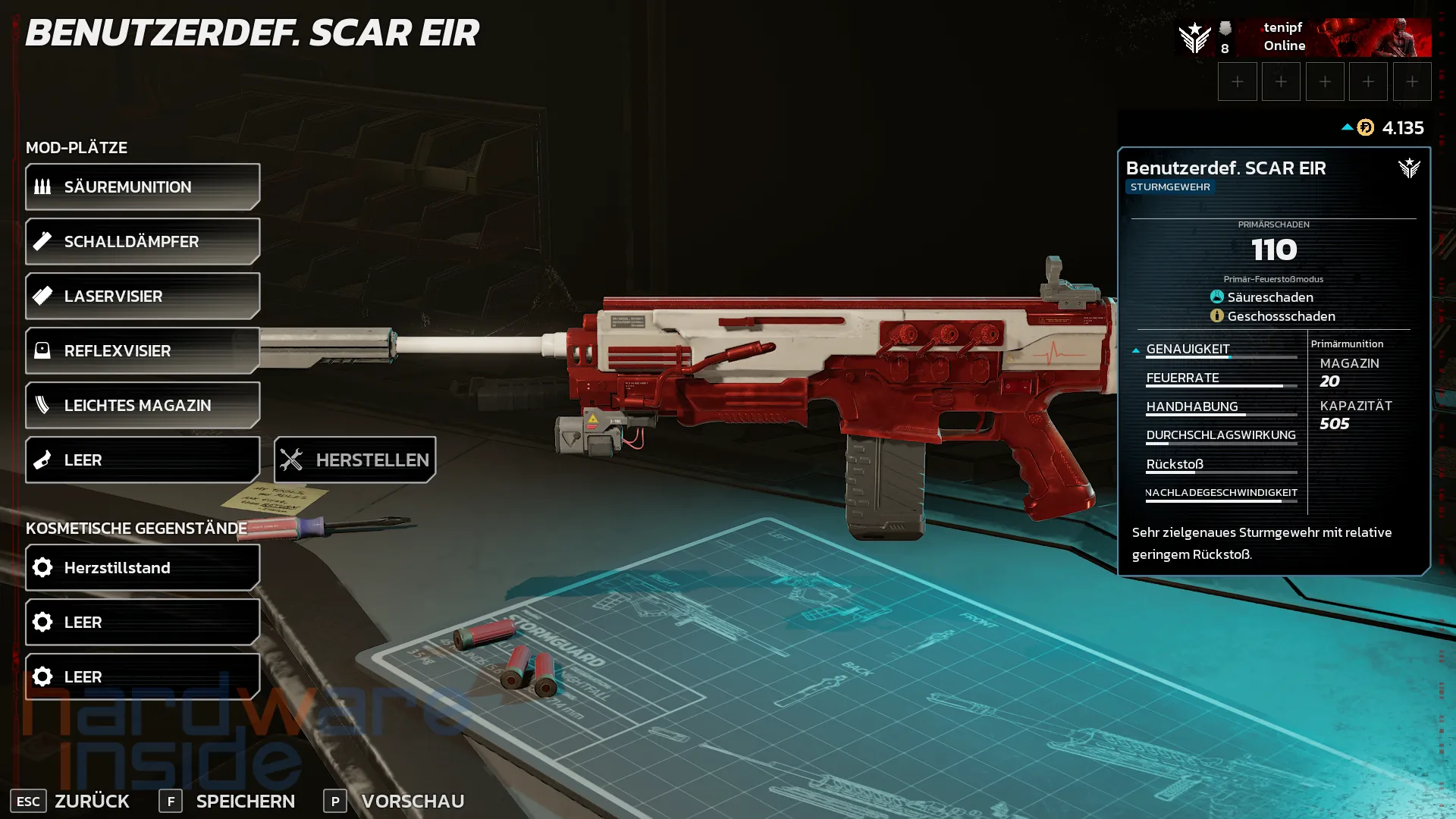The image size is (1456, 819).
Task: Save the weapon with Speichern
Action: click(227, 801)
